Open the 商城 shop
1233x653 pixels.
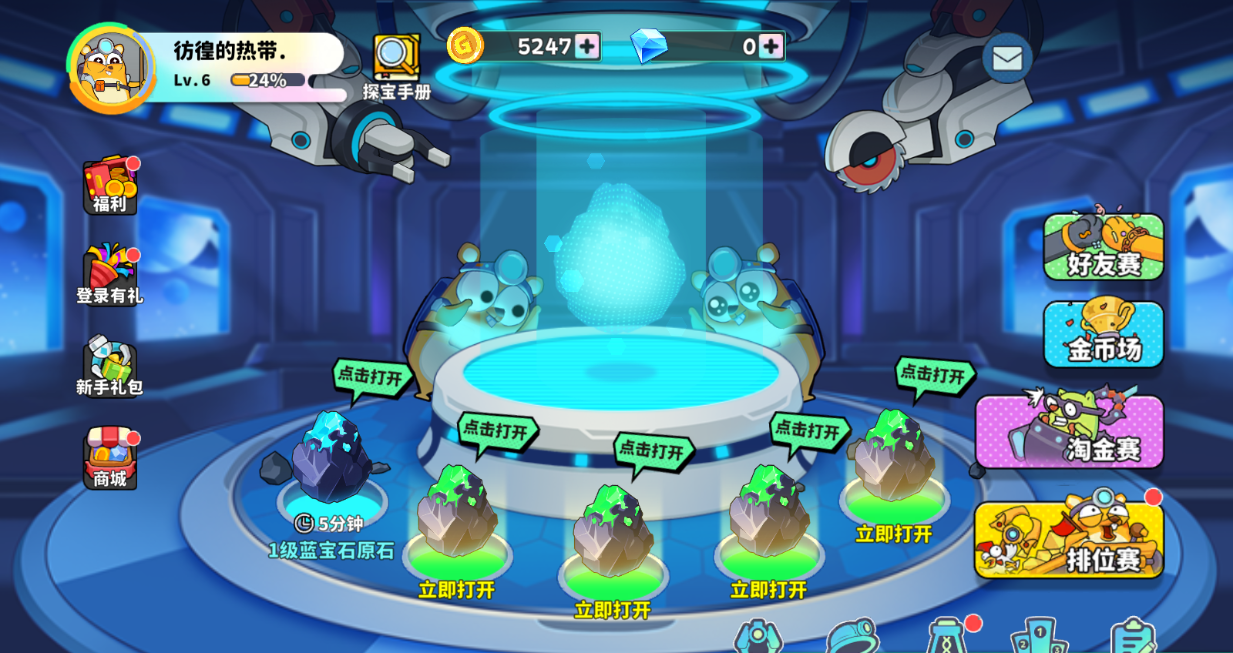[110, 458]
